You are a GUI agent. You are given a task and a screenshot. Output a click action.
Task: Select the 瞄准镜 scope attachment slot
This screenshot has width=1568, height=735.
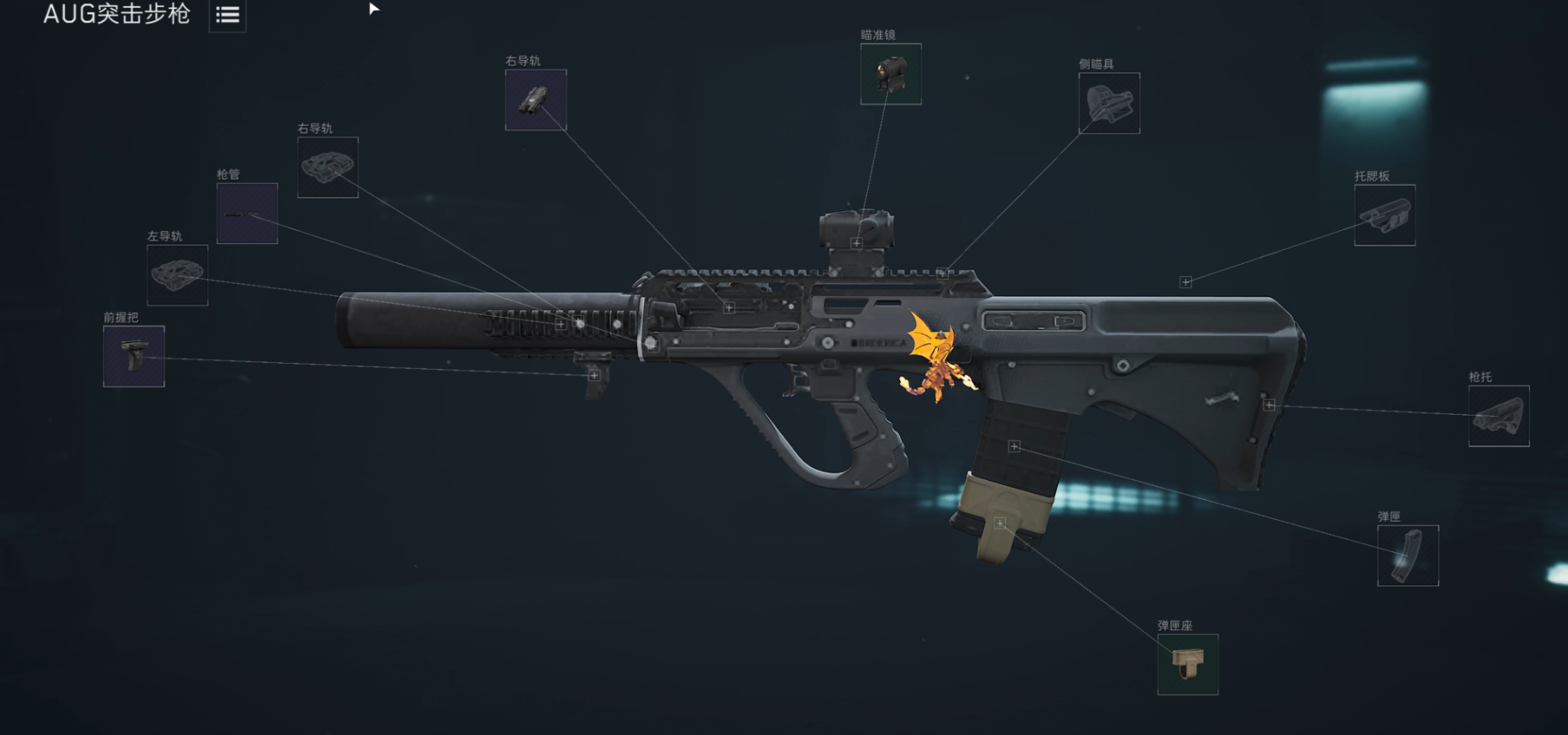pyautogui.click(x=891, y=74)
